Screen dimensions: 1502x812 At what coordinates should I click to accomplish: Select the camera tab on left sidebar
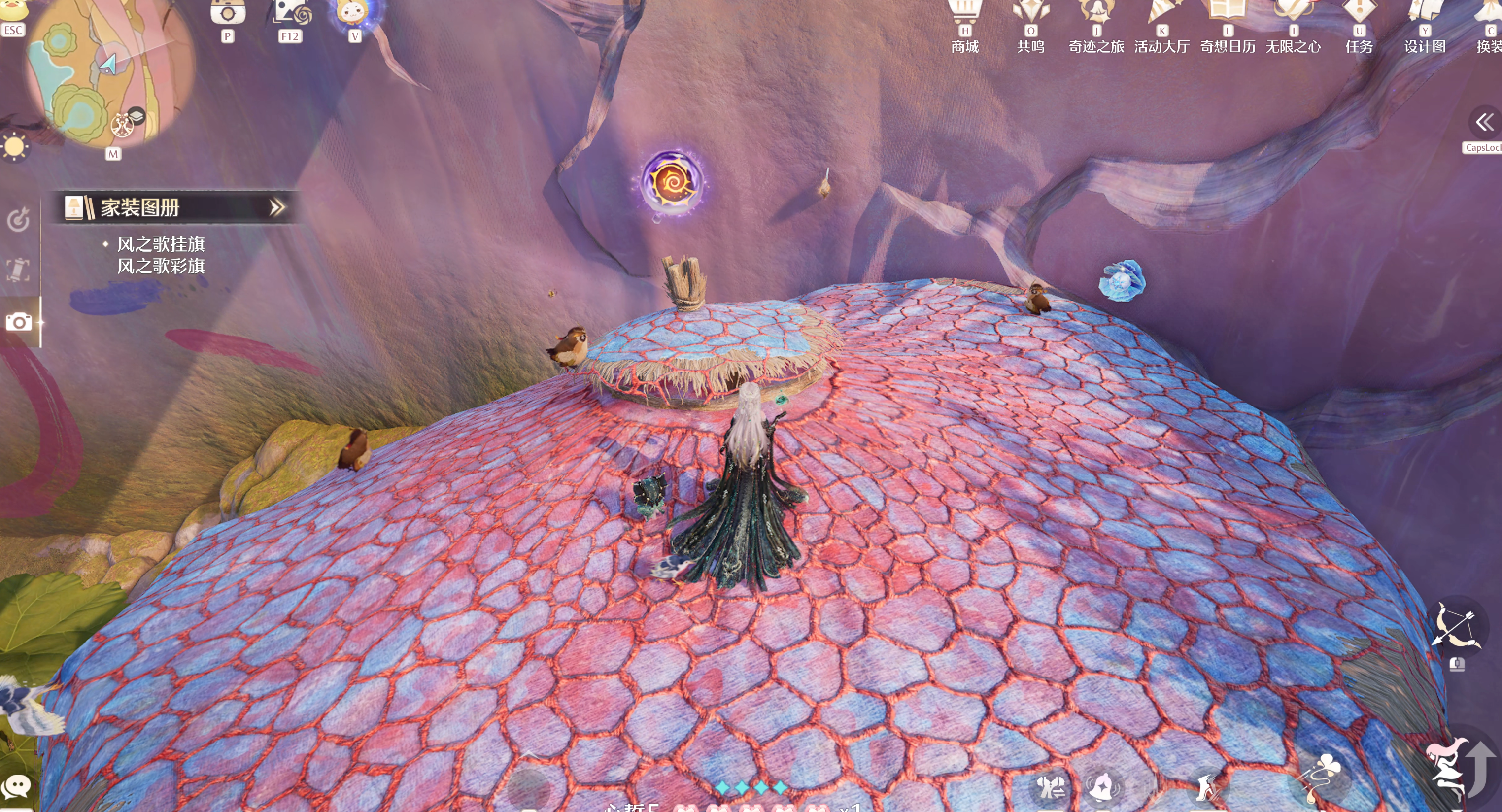click(x=19, y=322)
